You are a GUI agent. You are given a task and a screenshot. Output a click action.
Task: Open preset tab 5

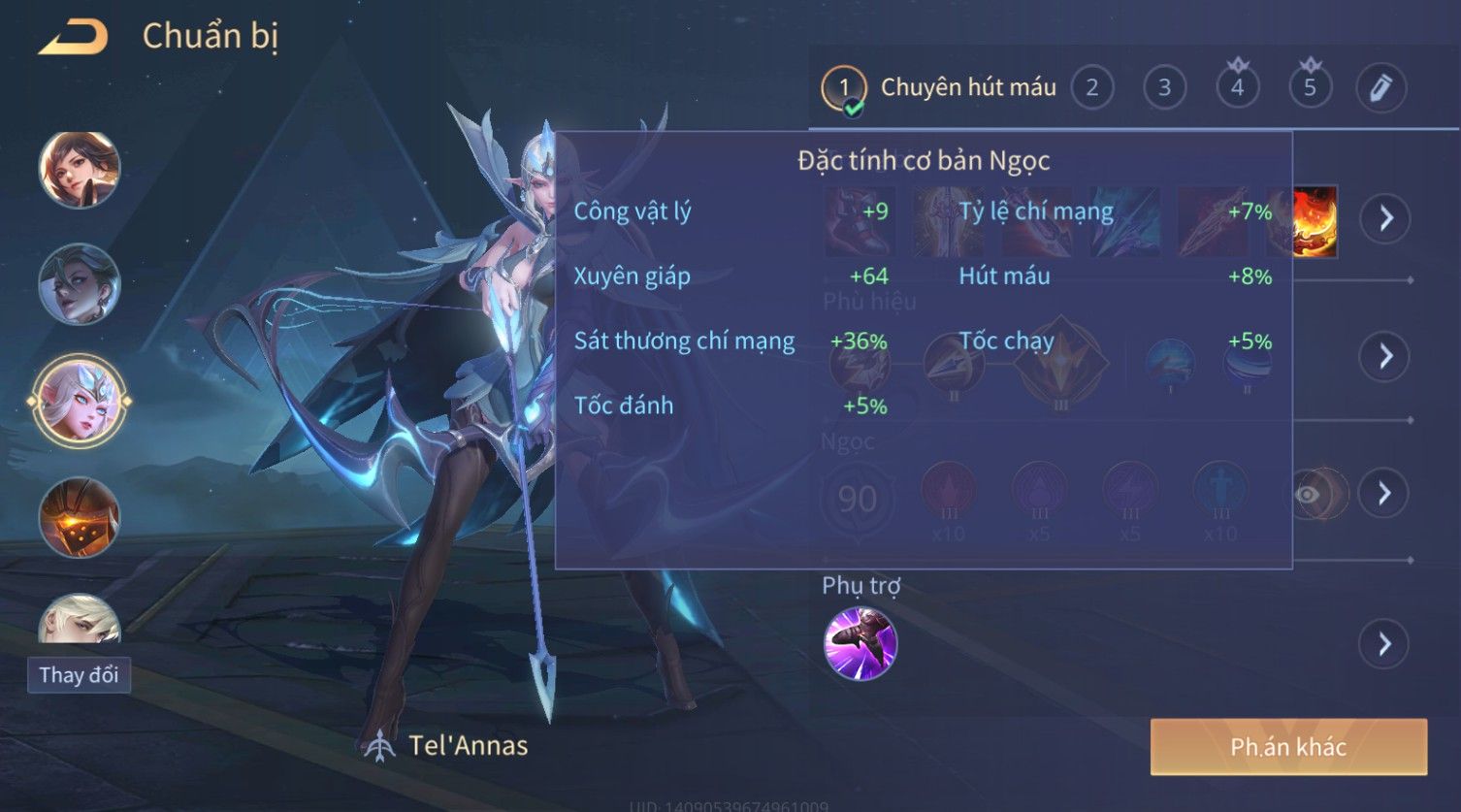click(x=1310, y=88)
